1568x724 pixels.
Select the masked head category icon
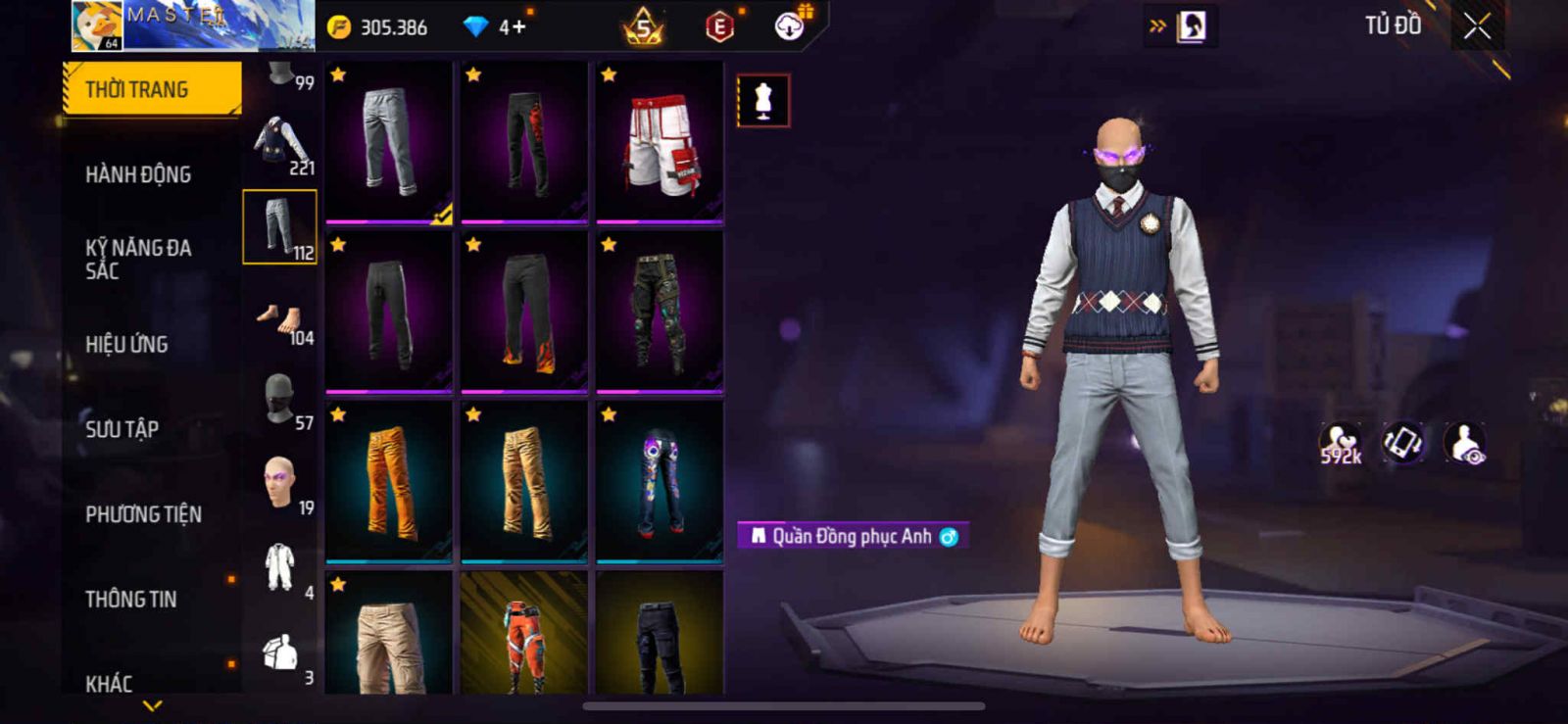(x=279, y=399)
